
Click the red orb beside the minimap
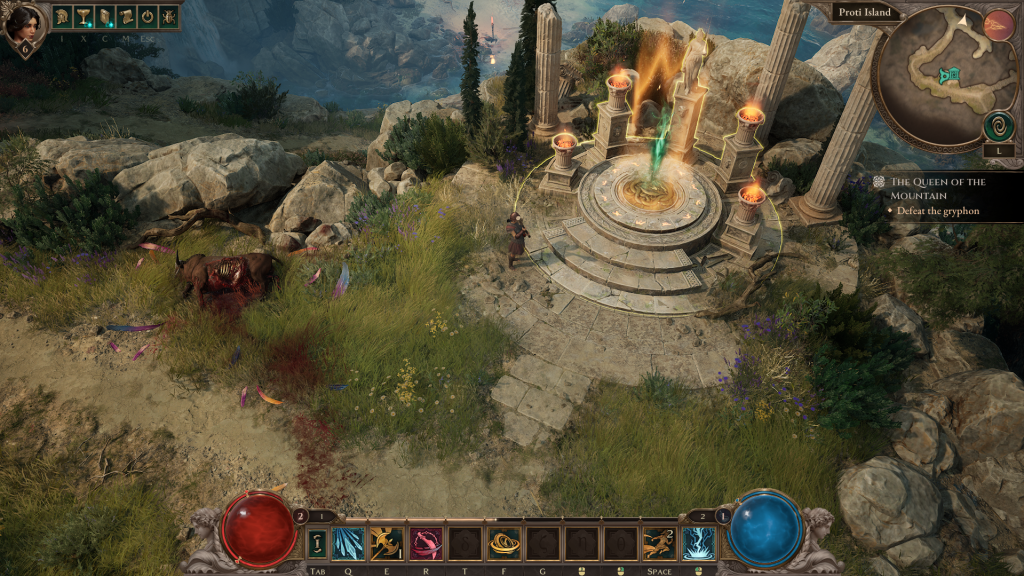997,25
